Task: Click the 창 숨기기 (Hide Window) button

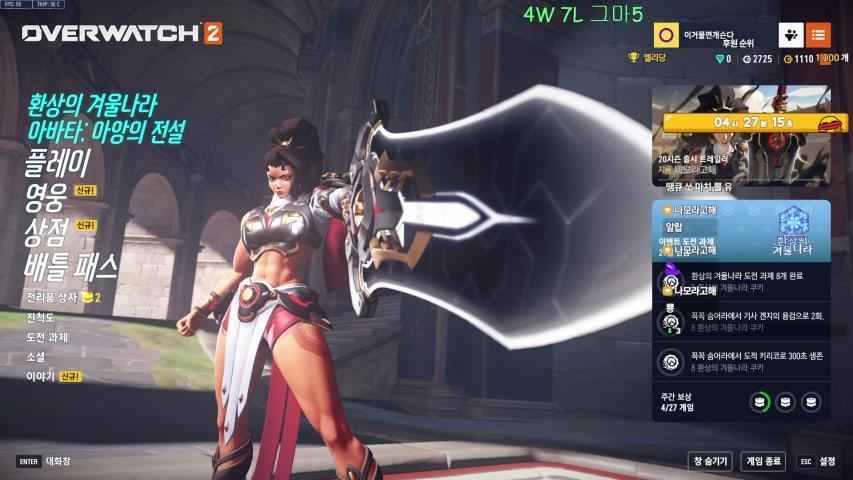Action: click(x=710, y=461)
